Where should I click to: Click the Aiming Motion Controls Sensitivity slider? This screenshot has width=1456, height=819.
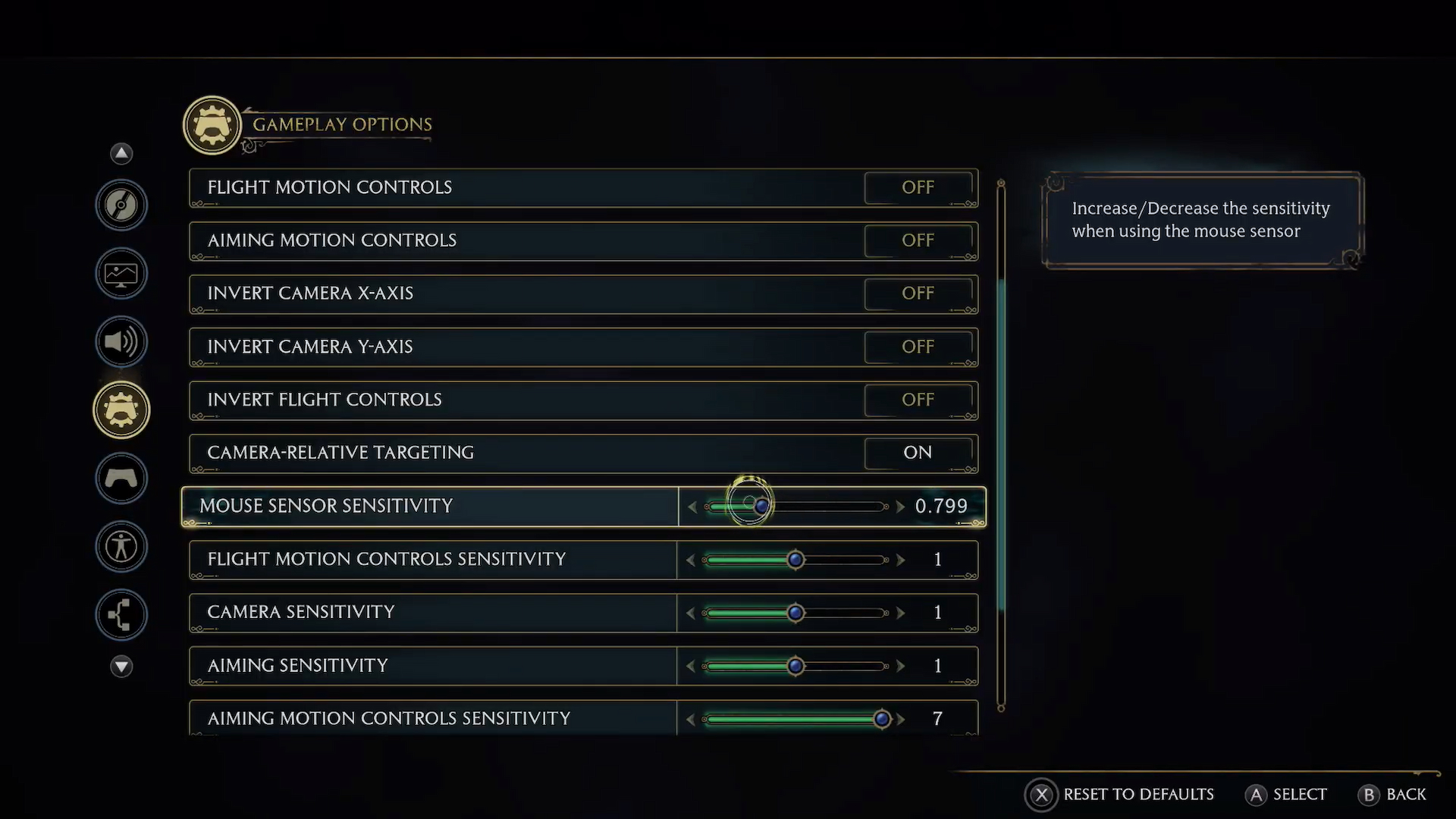coord(881,719)
